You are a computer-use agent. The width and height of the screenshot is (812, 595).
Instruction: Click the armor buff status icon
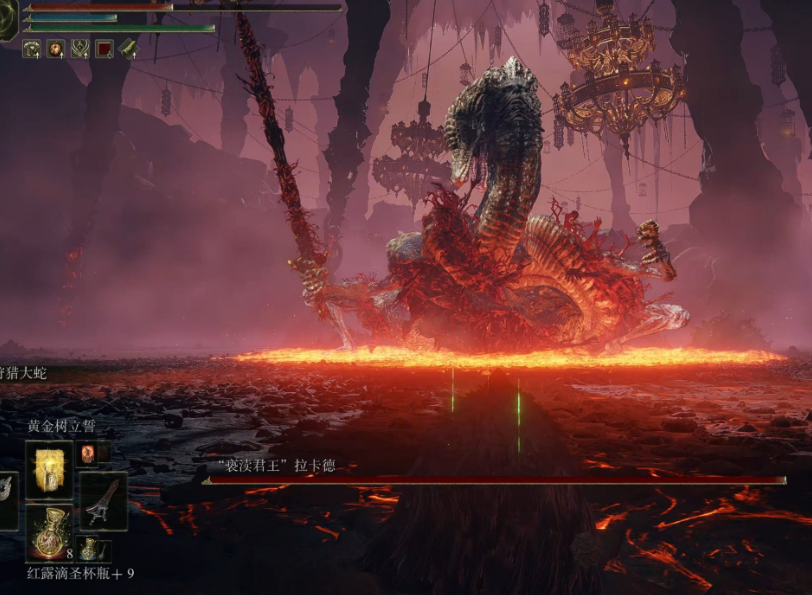tap(31, 48)
